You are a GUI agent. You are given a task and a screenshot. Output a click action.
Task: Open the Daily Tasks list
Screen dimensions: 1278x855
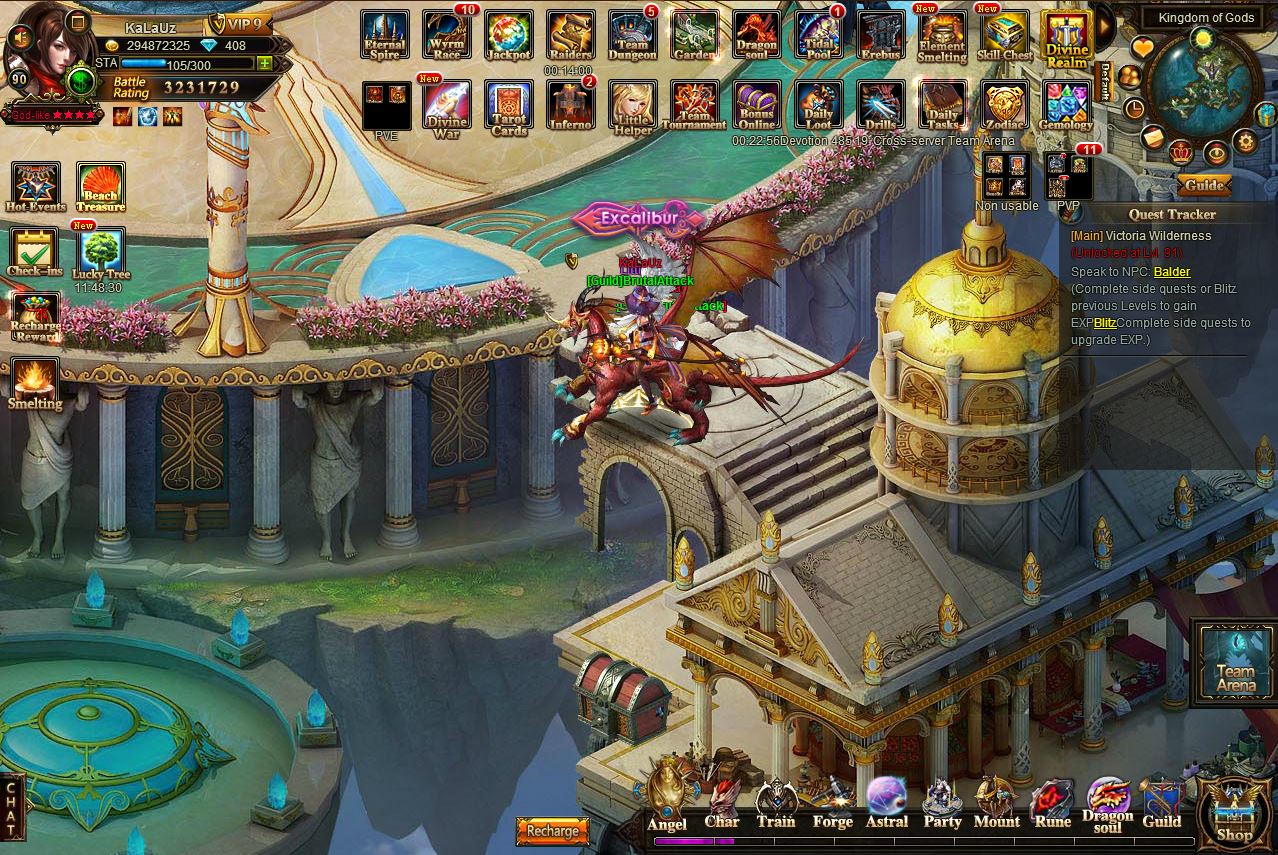coord(942,107)
